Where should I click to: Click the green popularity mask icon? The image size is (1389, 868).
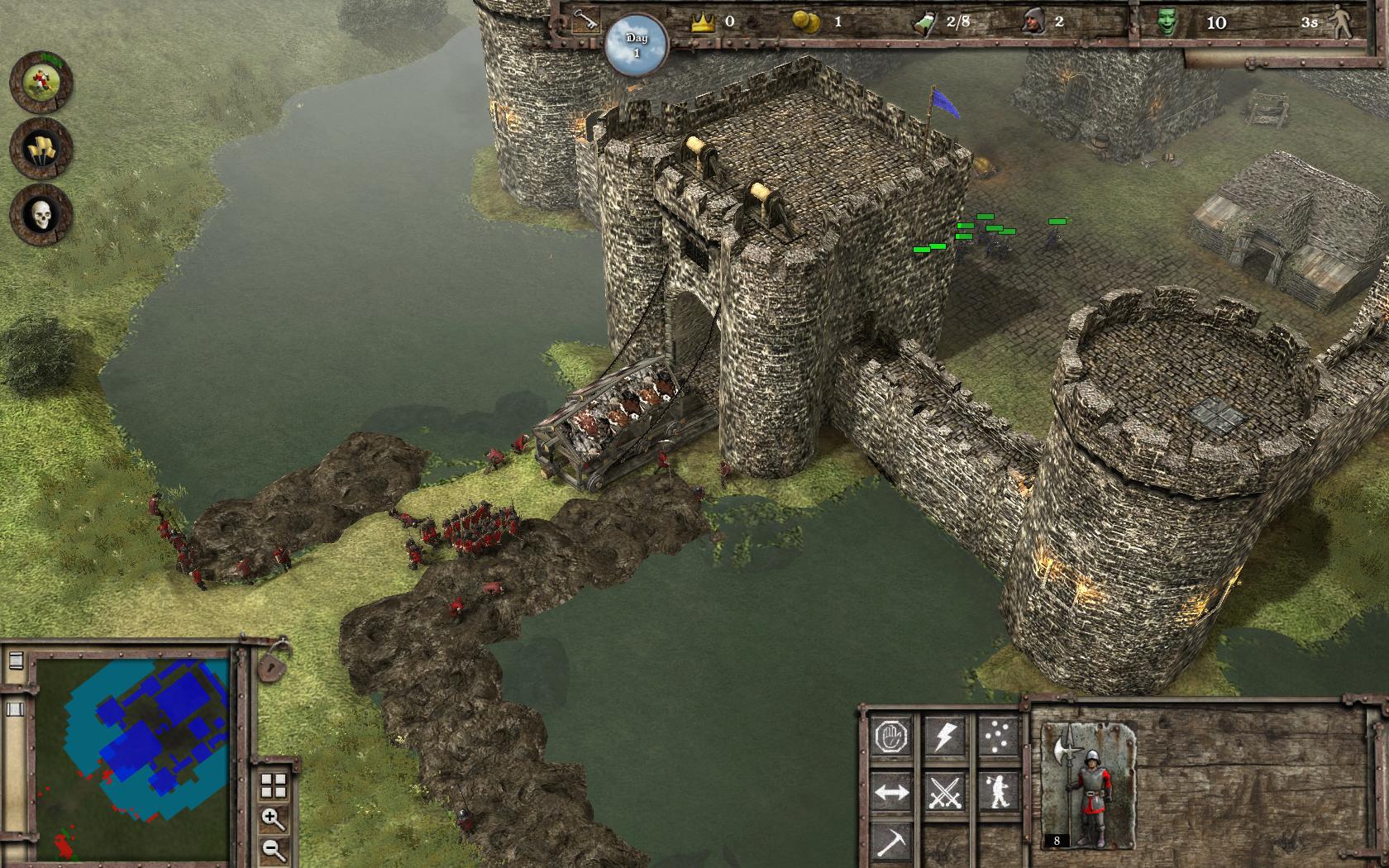click(1167, 22)
